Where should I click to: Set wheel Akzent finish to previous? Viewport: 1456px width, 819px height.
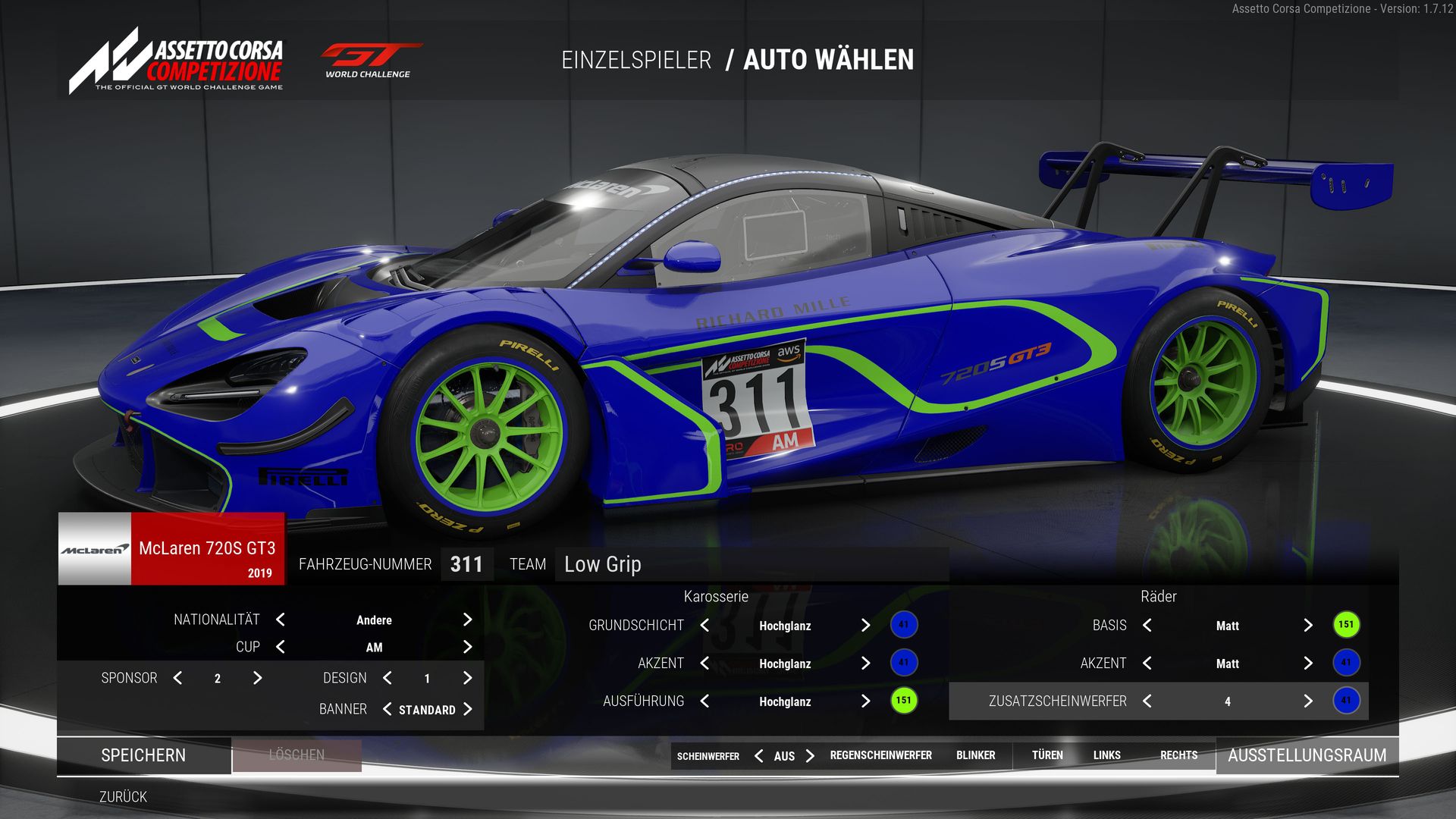click(x=1147, y=664)
